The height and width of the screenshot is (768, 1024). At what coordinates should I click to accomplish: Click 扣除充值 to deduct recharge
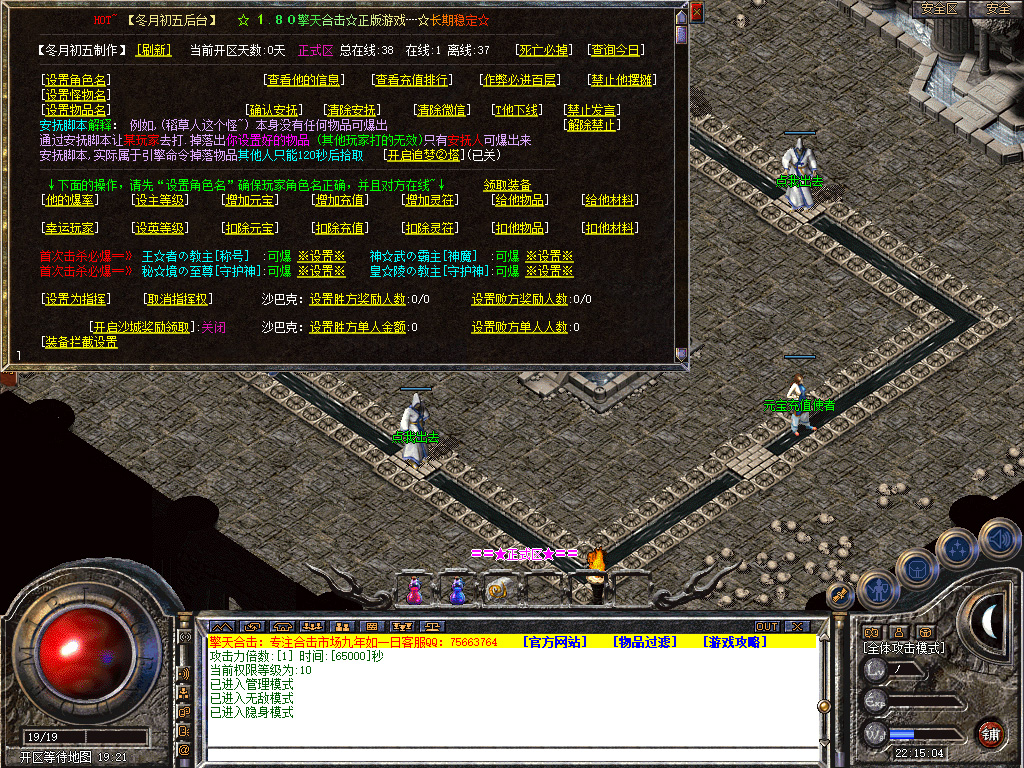(x=340, y=228)
